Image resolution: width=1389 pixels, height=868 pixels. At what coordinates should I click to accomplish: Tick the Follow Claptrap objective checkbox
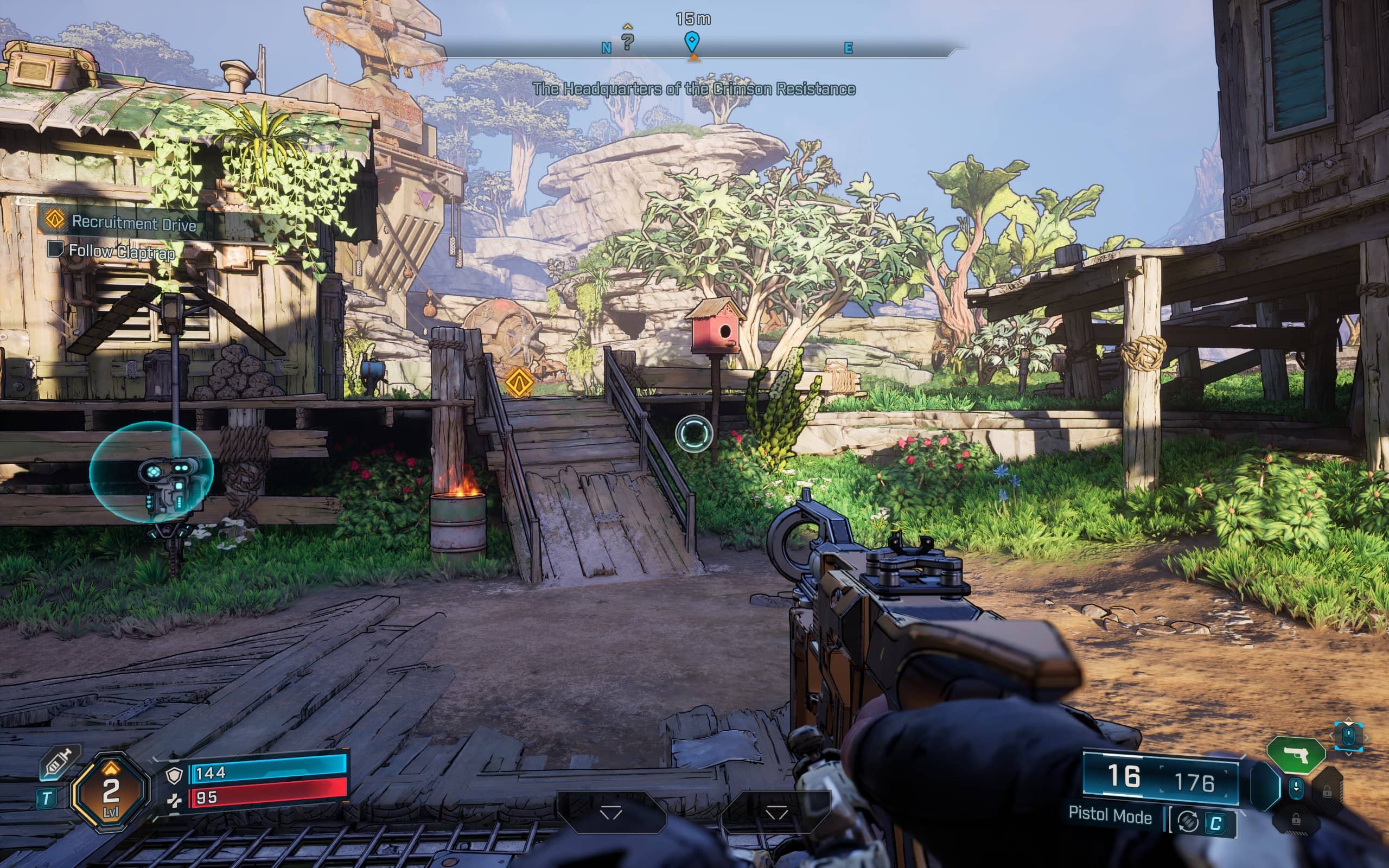click(55, 249)
